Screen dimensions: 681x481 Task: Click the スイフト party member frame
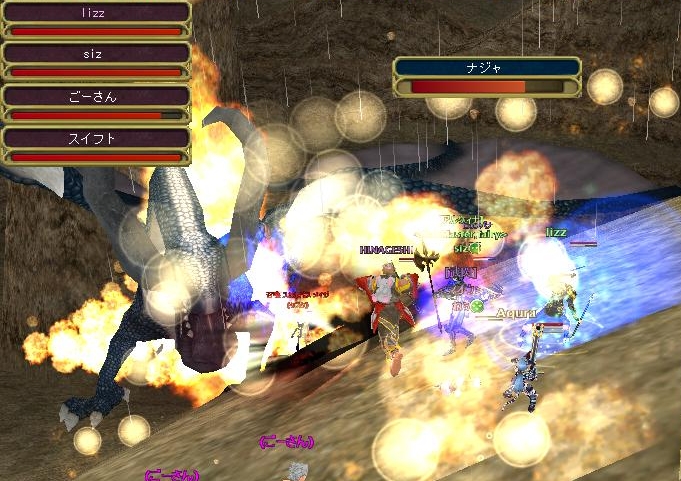pos(96,146)
